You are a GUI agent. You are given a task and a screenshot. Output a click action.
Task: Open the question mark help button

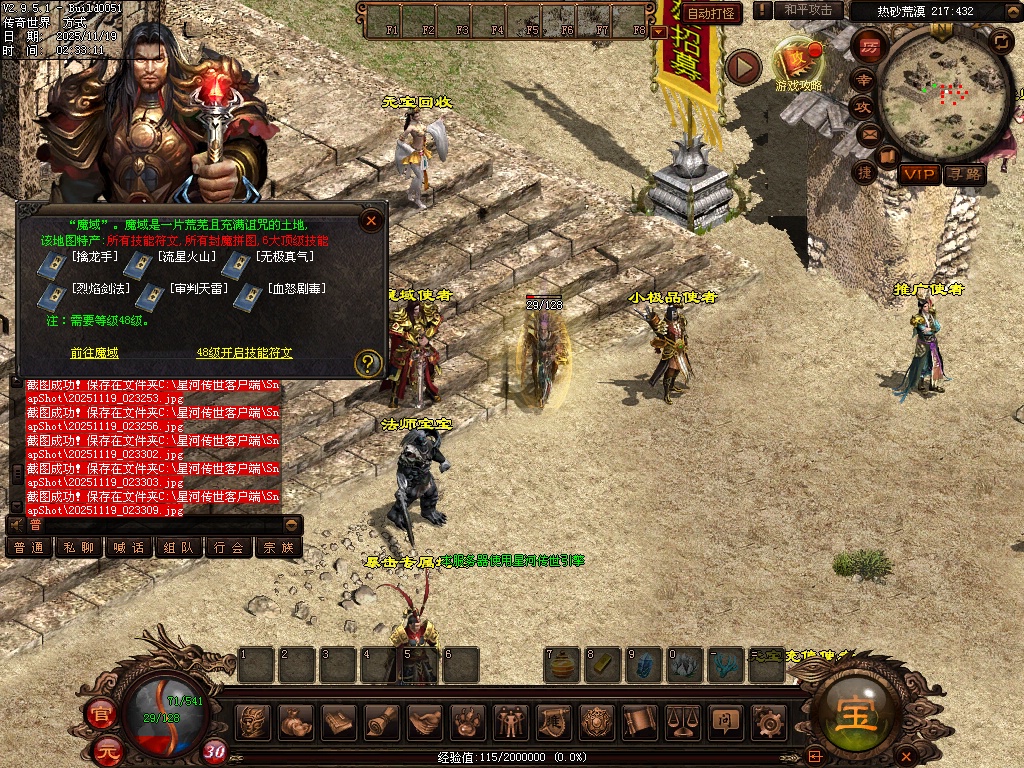click(369, 362)
